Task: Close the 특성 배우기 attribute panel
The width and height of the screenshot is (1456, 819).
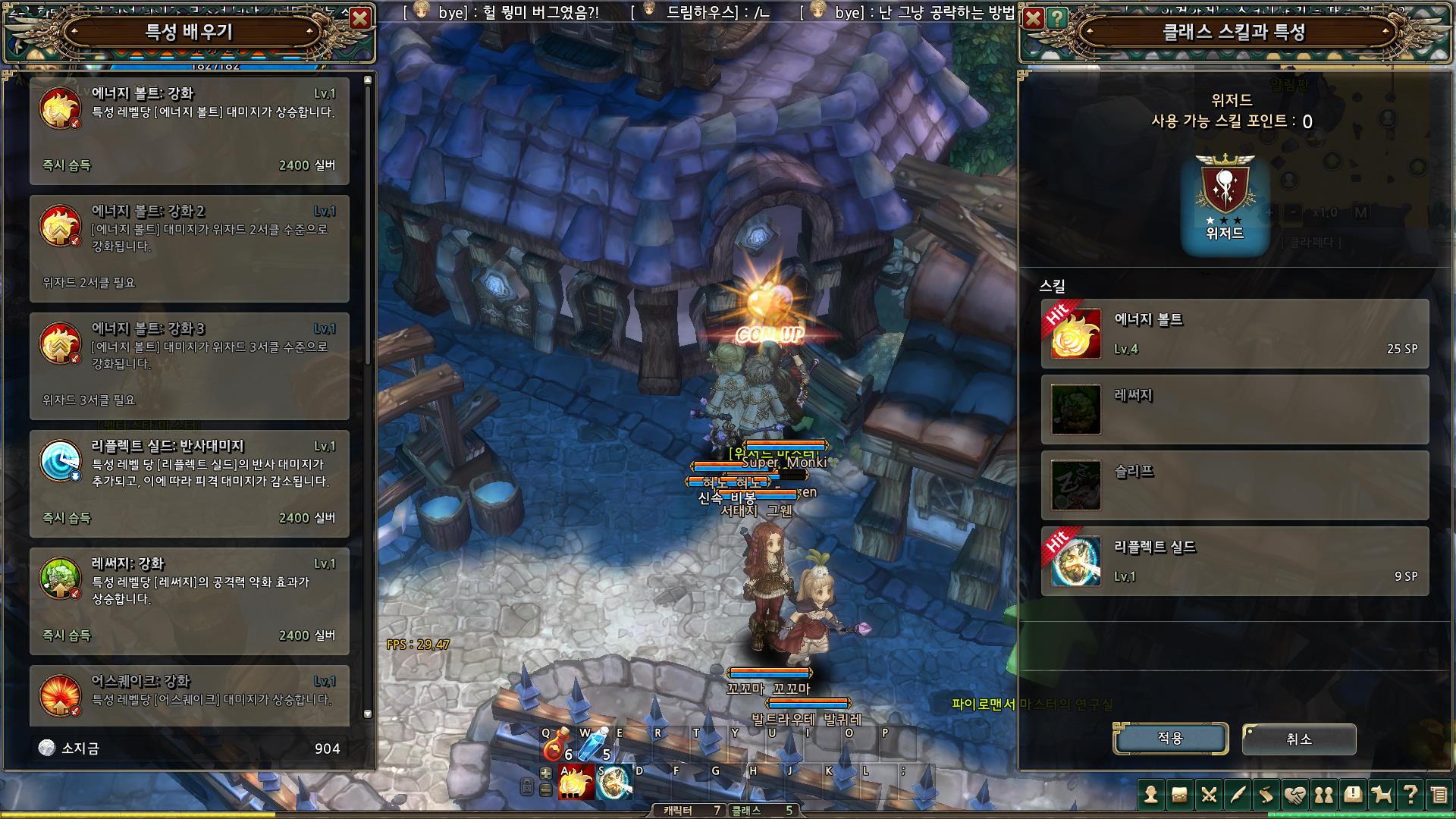Action: point(361,18)
